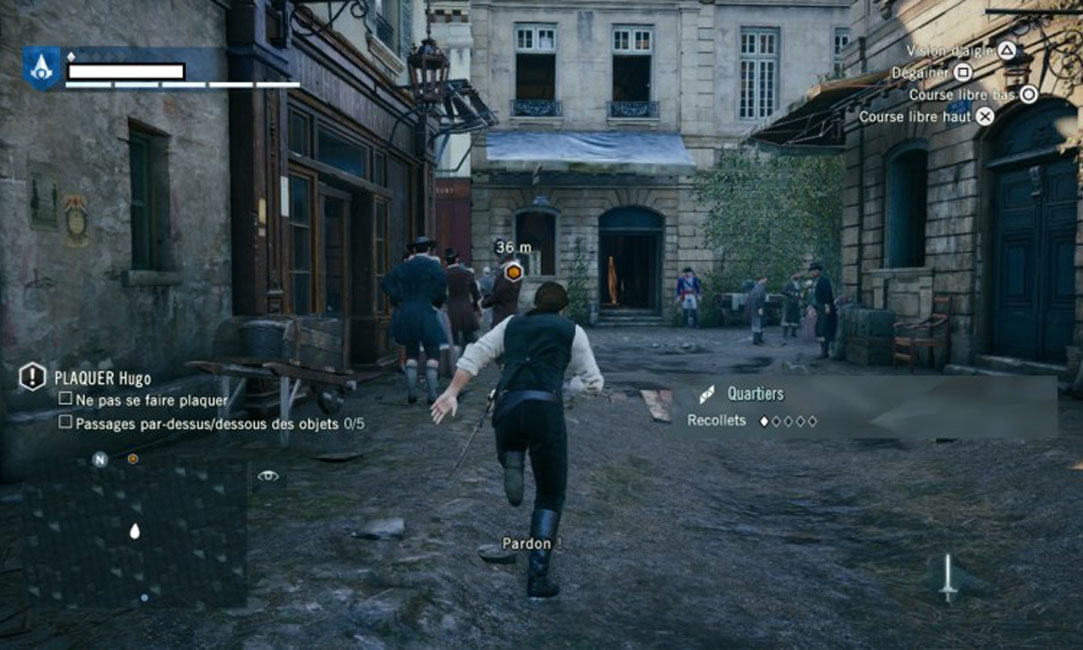Click the Assassin insignia emblem
This screenshot has width=1083, height=650.
(42, 69)
